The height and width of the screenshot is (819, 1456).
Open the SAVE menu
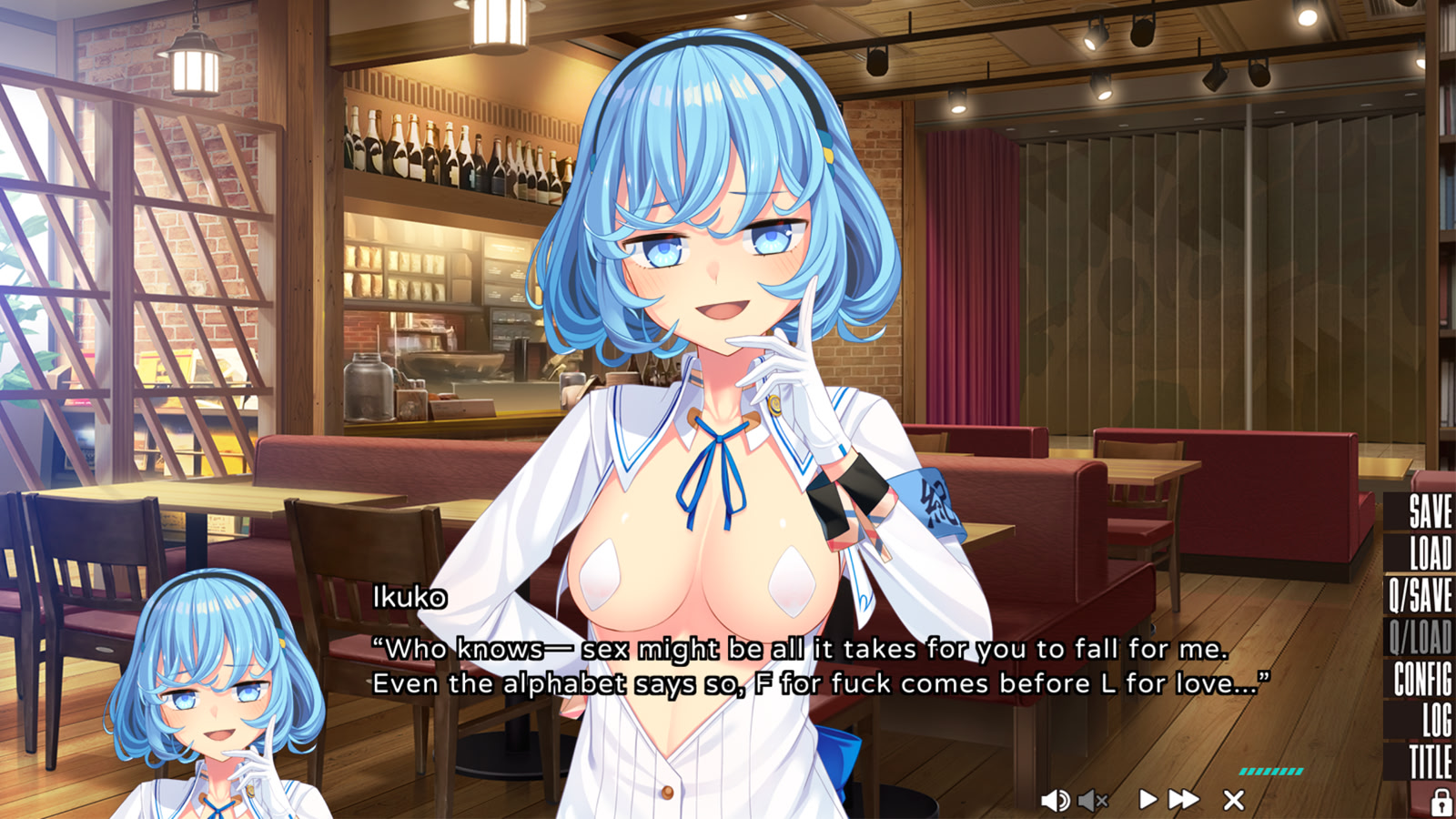click(1430, 511)
